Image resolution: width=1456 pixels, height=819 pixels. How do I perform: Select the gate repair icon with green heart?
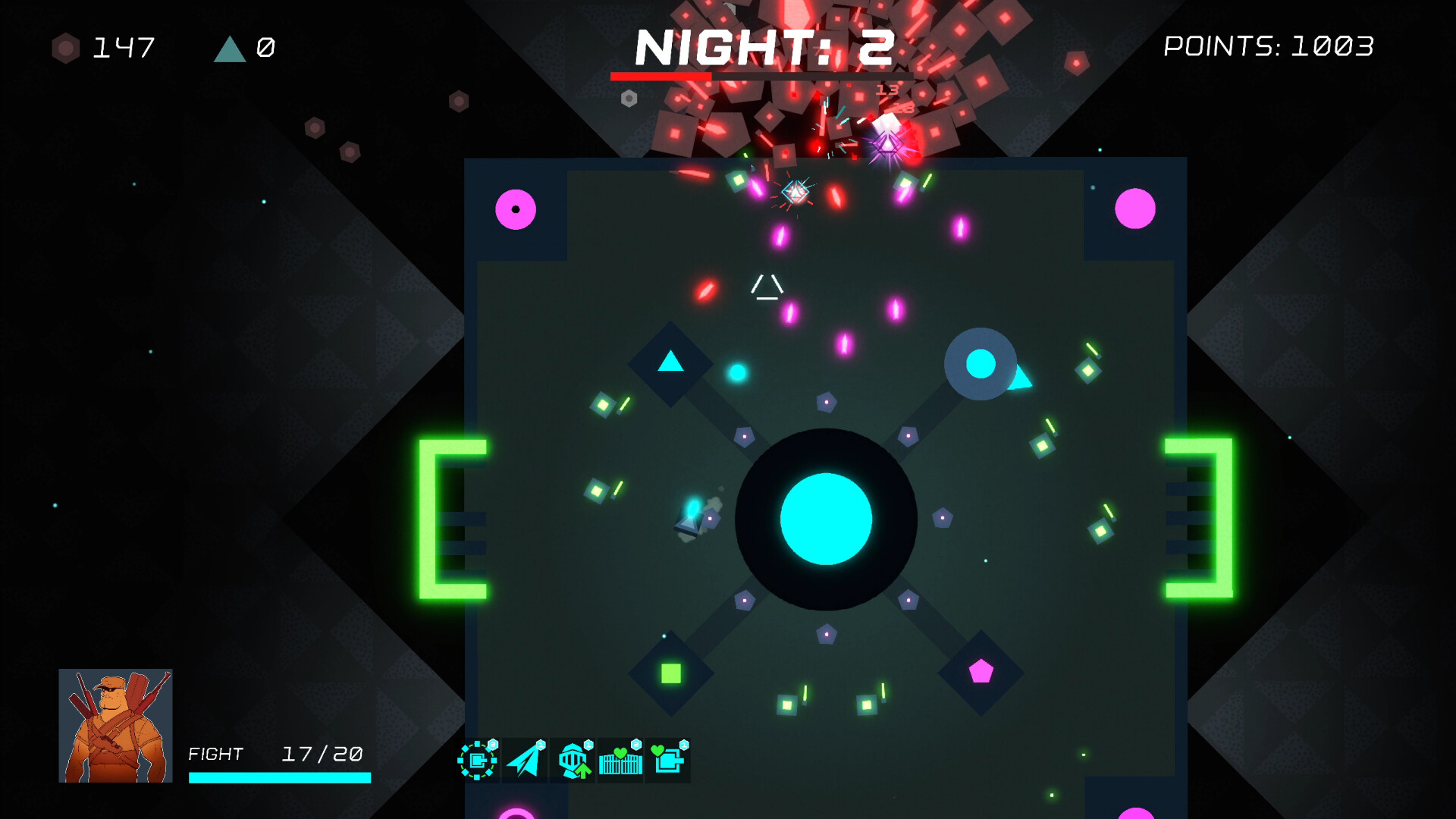pyautogui.click(x=620, y=762)
